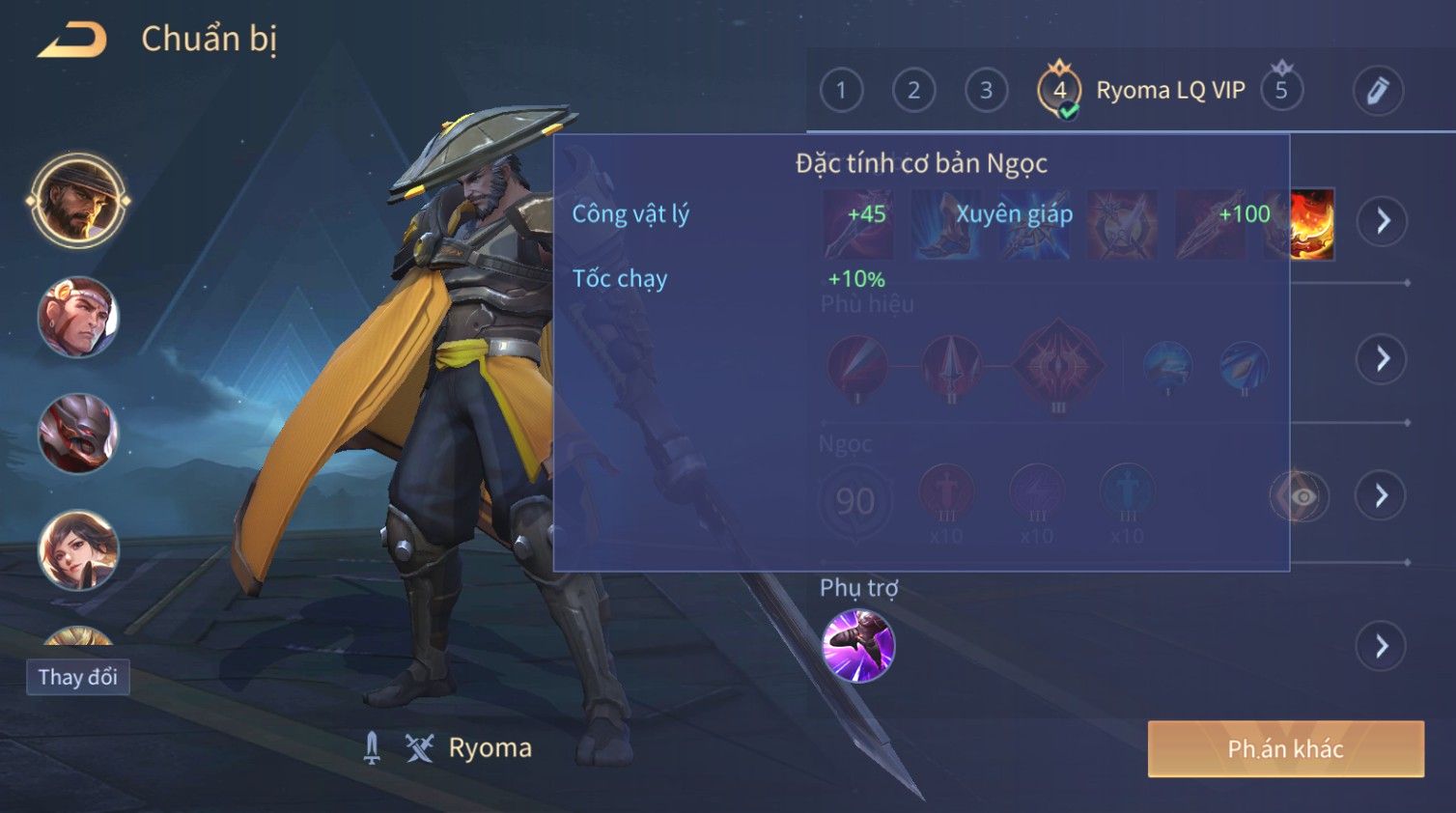Screen dimensions: 1456x813
Task: Choose the headband-wearing hero portrait
Action: pyautogui.click(x=78, y=317)
